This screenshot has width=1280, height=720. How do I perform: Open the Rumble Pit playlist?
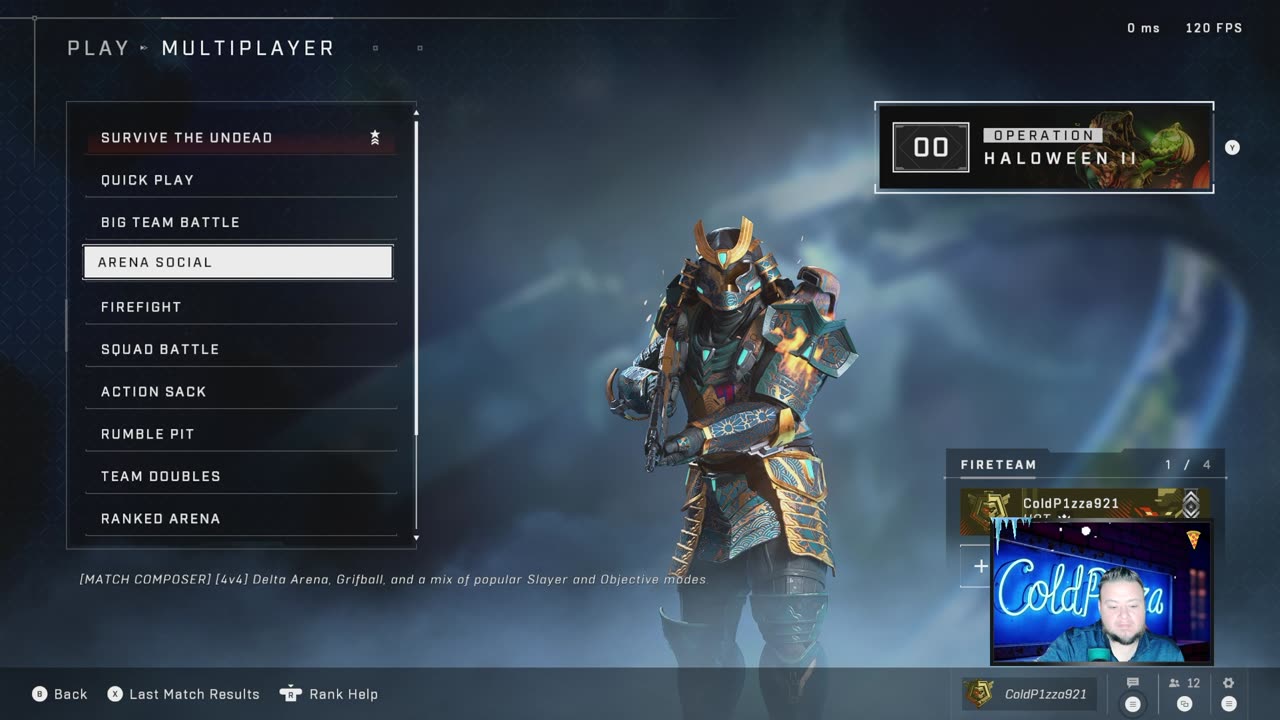[239, 434]
